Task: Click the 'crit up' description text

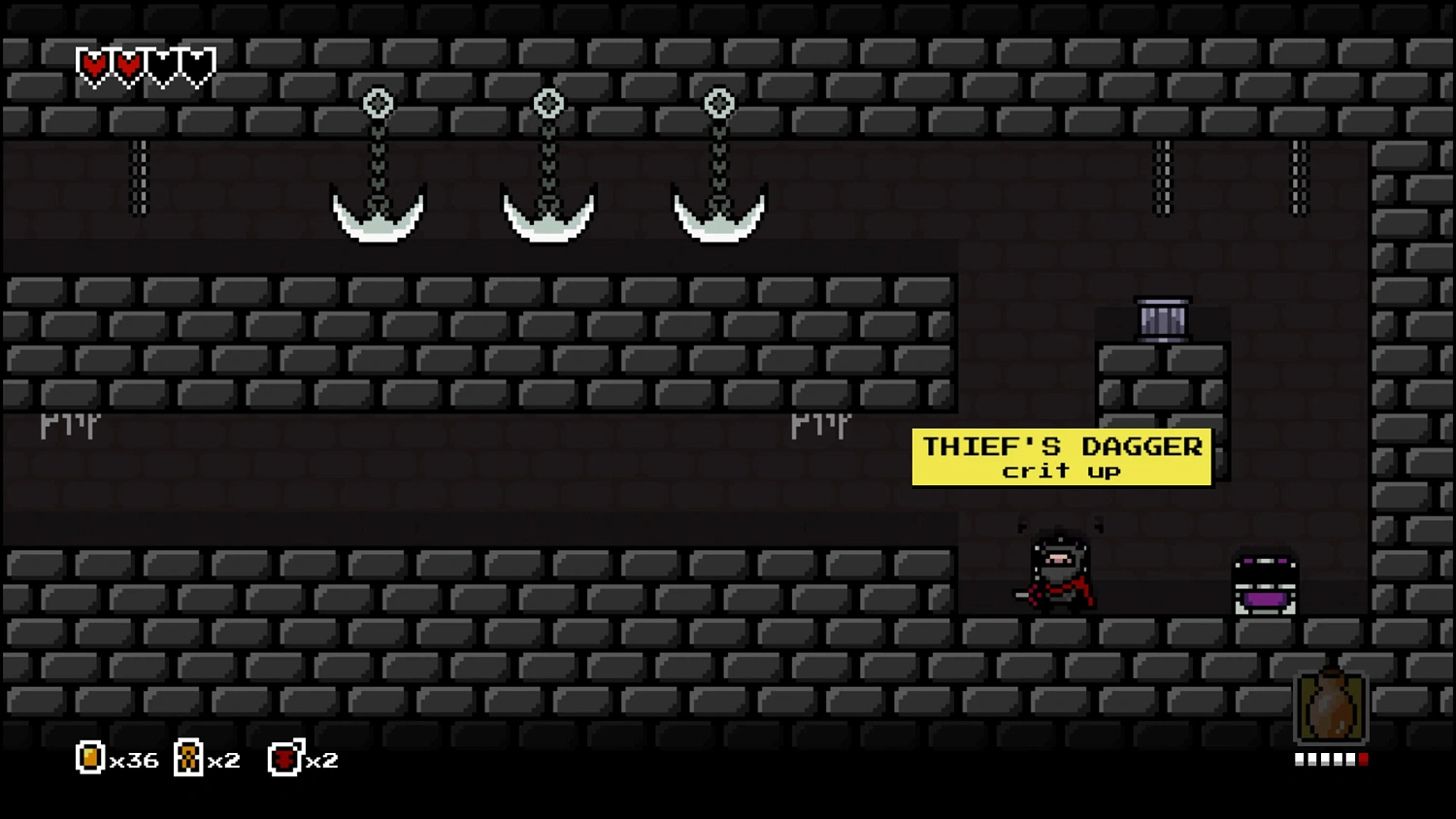Action: [x=1061, y=472]
